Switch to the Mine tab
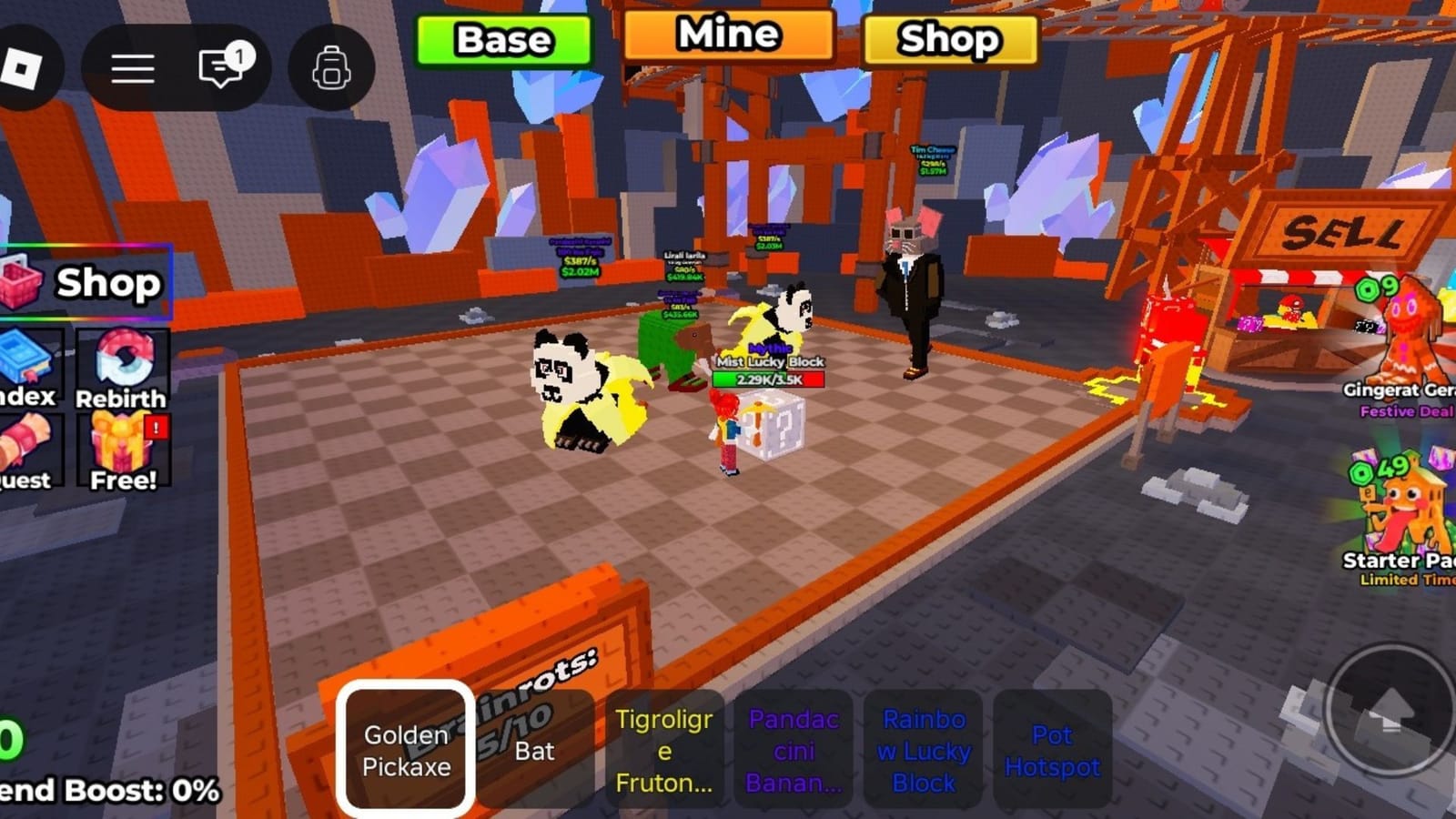The height and width of the screenshot is (819, 1456). pyautogui.click(x=725, y=36)
